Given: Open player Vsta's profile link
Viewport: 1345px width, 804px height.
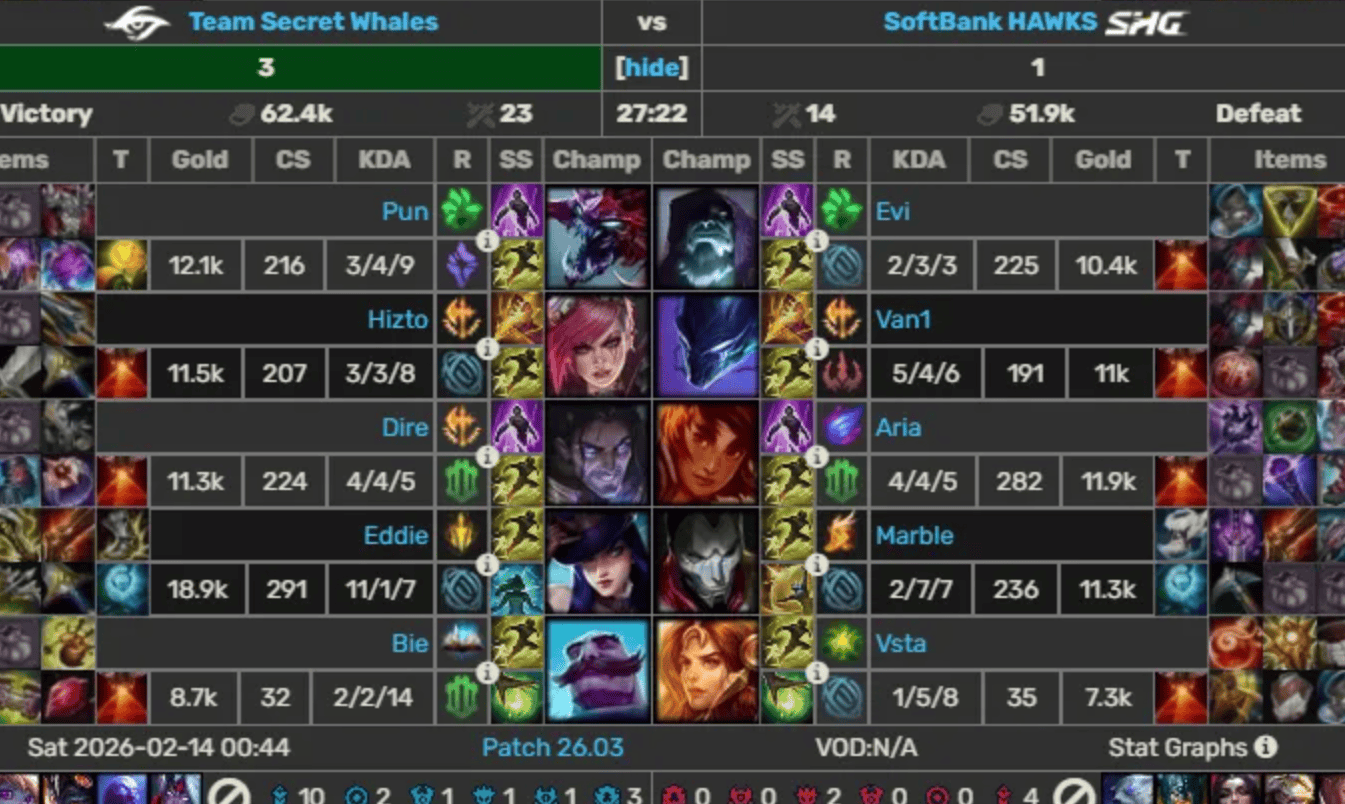Looking at the screenshot, I should coord(900,644).
